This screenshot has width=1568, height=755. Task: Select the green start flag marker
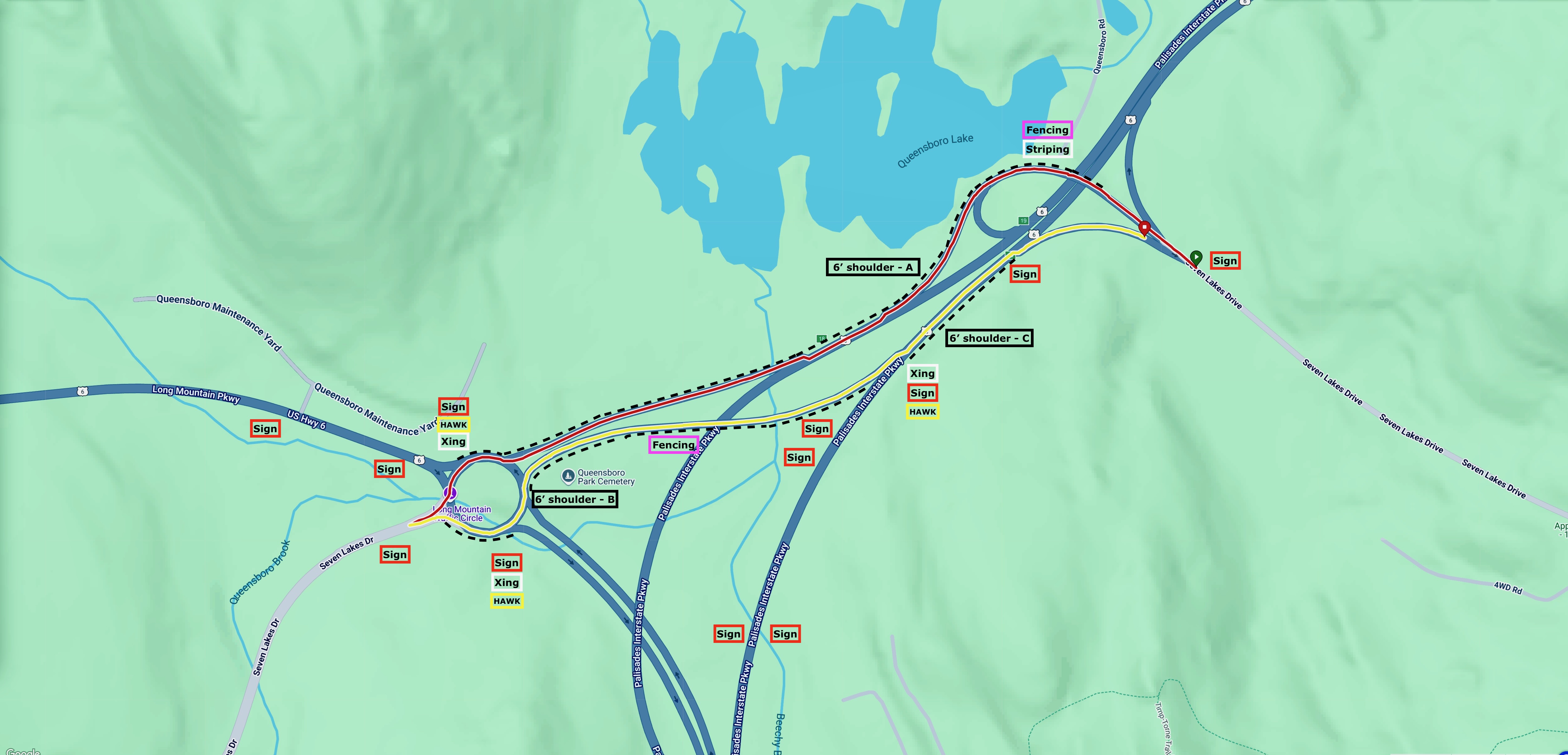pos(1196,258)
